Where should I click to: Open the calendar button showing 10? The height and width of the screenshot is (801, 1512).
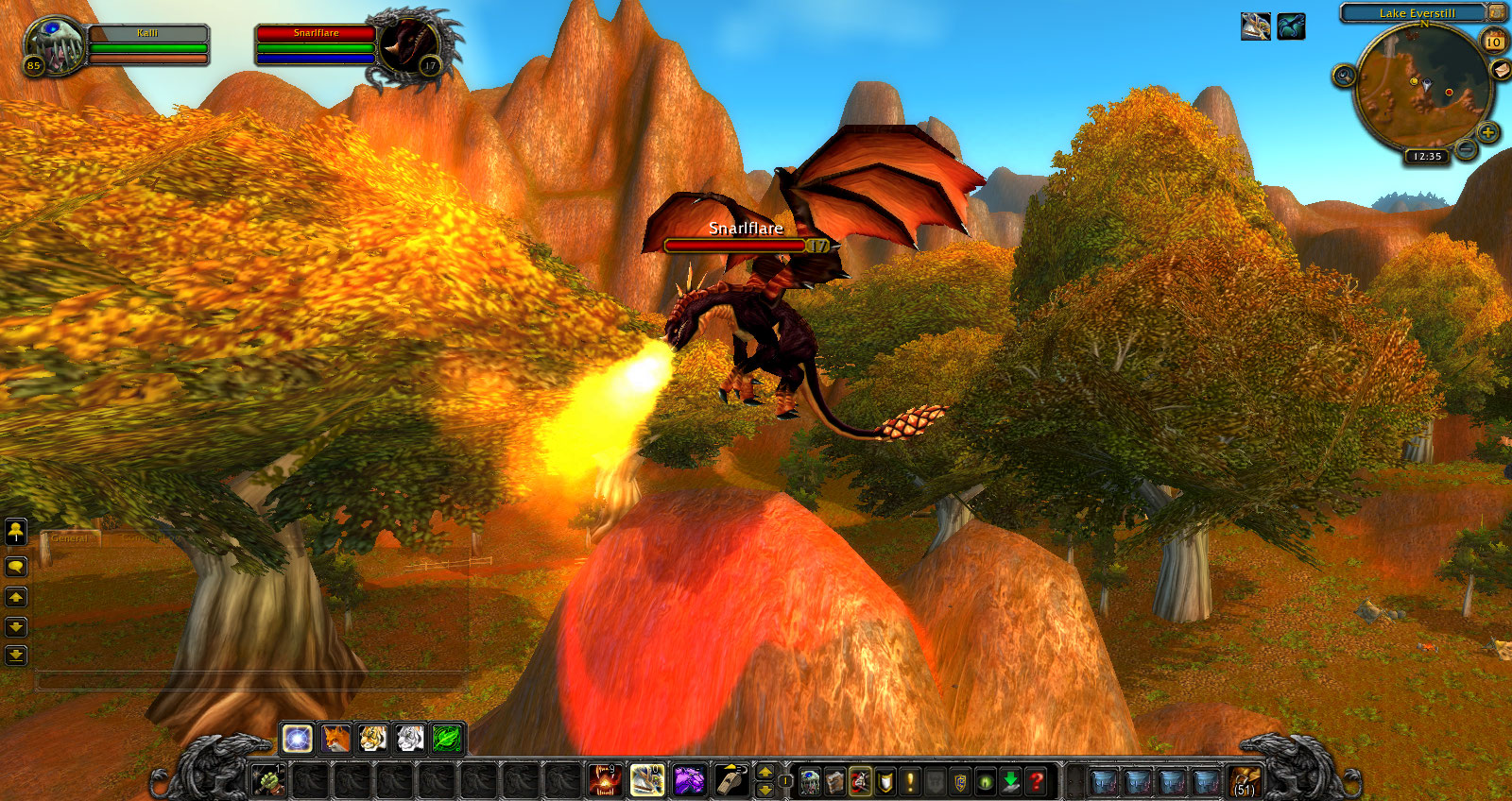click(x=1494, y=42)
